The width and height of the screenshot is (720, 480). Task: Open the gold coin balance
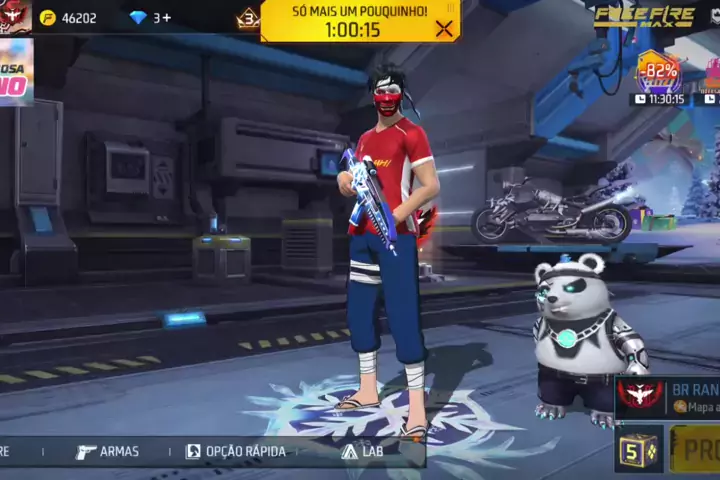coord(68,18)
